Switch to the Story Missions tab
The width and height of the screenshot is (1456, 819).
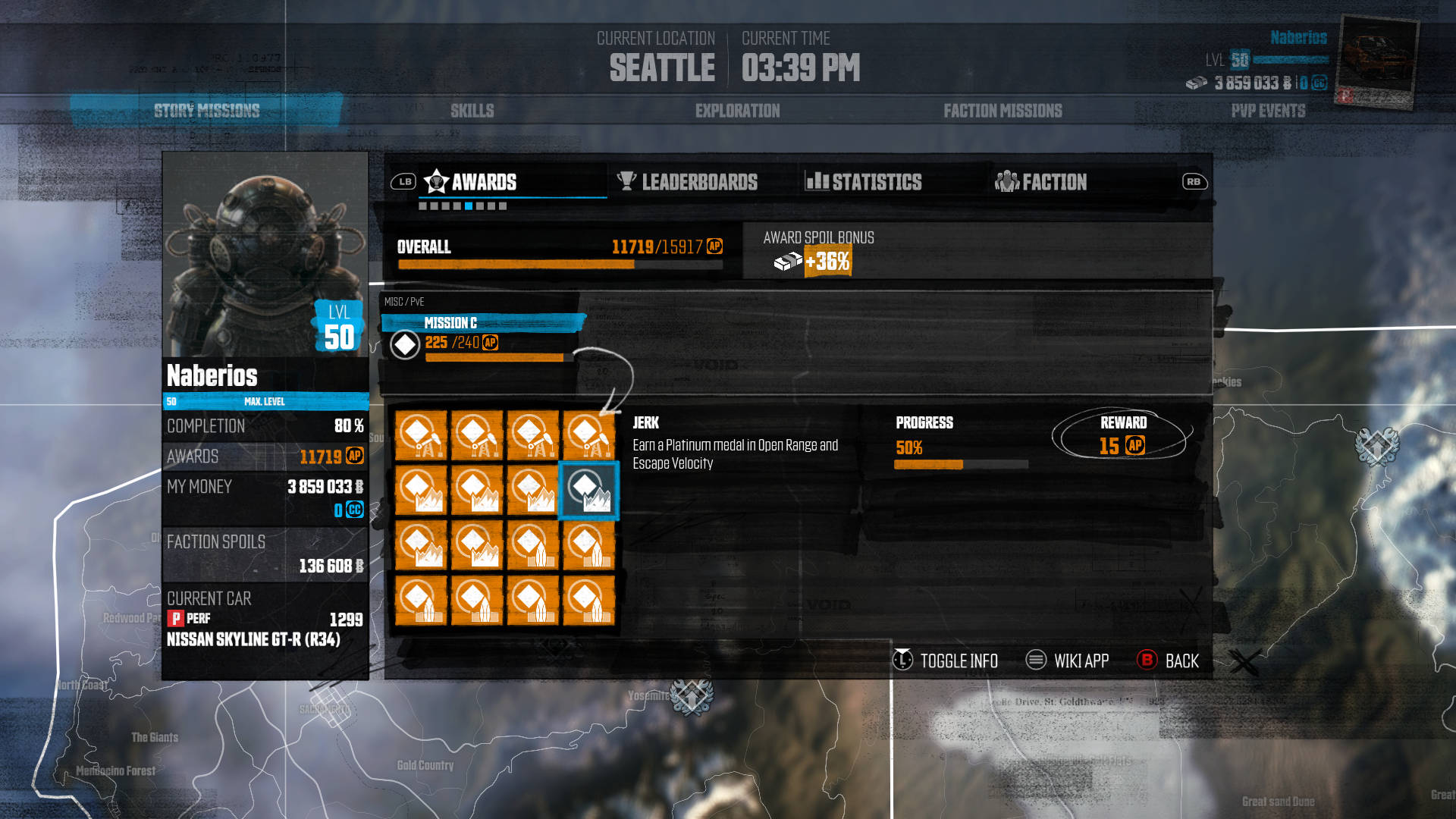206,111
